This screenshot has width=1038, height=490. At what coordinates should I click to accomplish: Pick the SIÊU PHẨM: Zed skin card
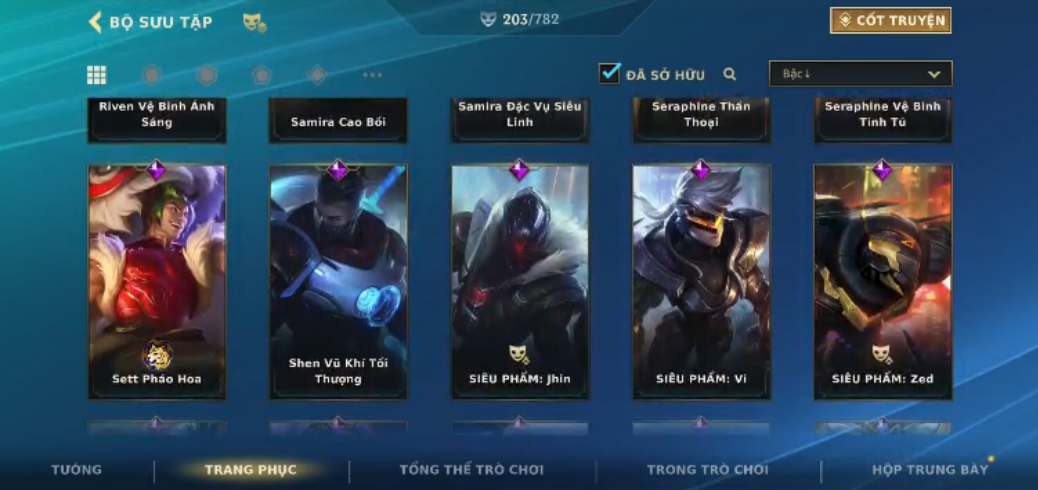pyautogui.click(x=882, y=282)
